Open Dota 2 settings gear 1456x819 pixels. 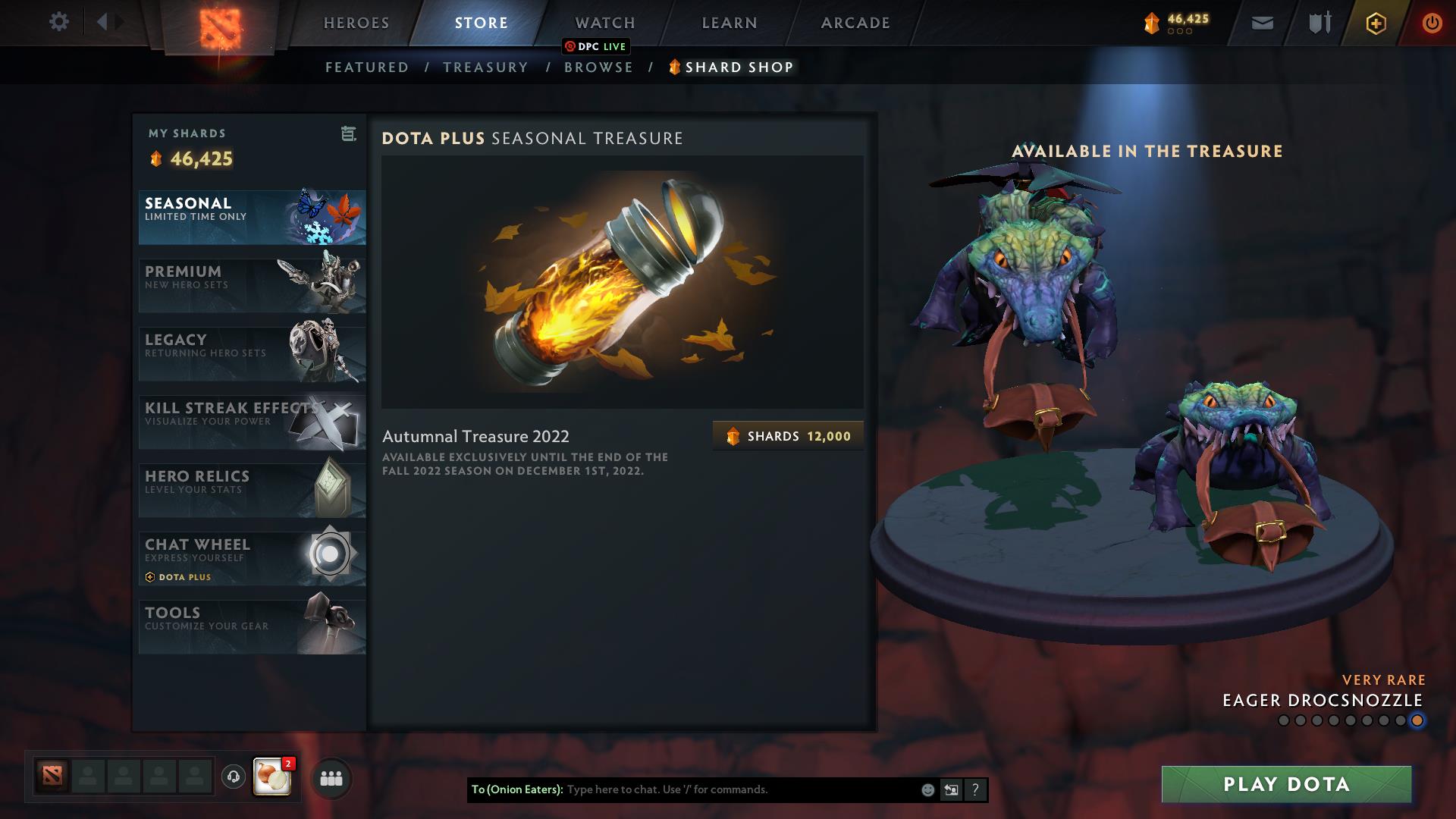59,22
